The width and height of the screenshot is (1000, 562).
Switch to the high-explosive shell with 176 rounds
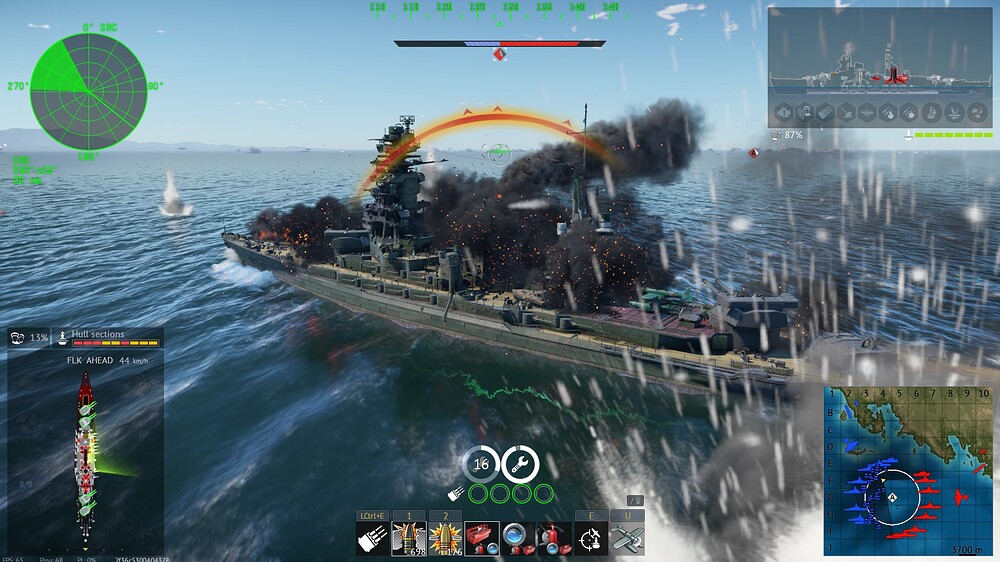(446, 537)
